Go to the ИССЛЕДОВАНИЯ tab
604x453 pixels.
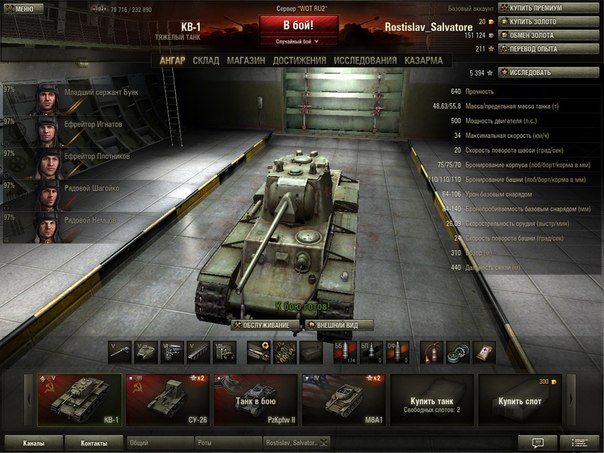(x=365, y=61)
